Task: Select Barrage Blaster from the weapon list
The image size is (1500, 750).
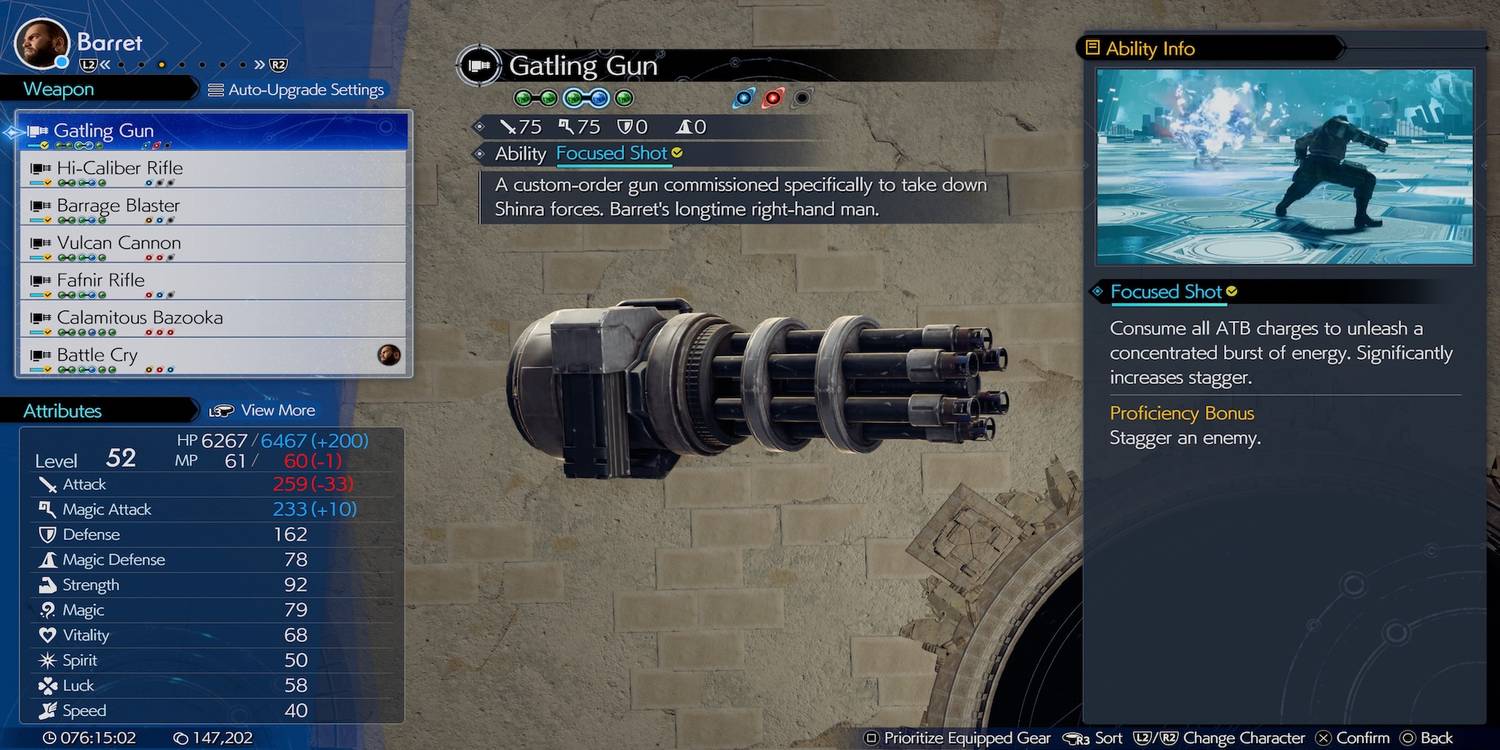Action: coord(212,206)
